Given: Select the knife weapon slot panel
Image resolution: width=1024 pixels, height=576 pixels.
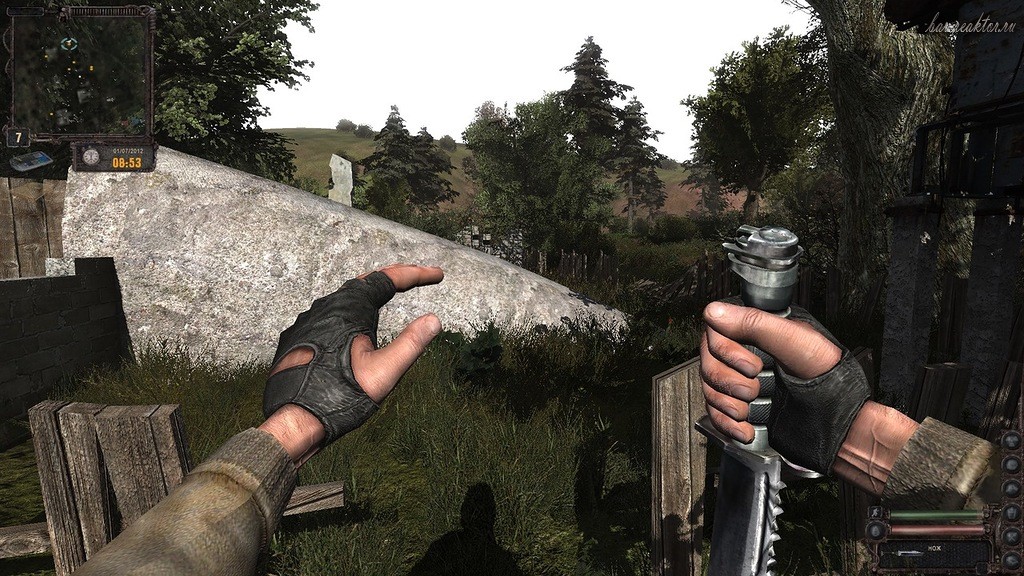Looking at the screenshot, I should tap(930, 552).
